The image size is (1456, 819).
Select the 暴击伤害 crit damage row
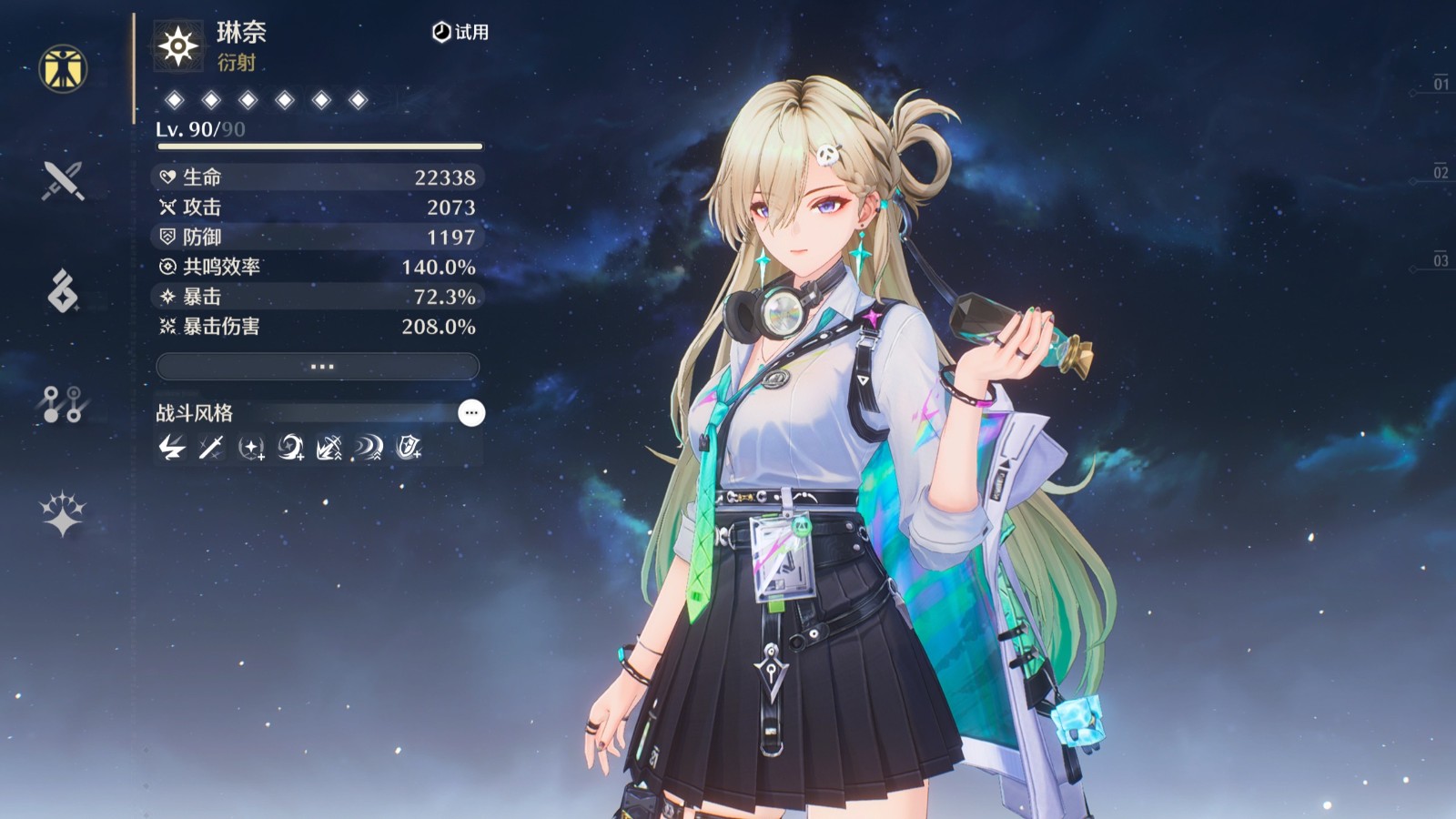(x=318, y=327)
